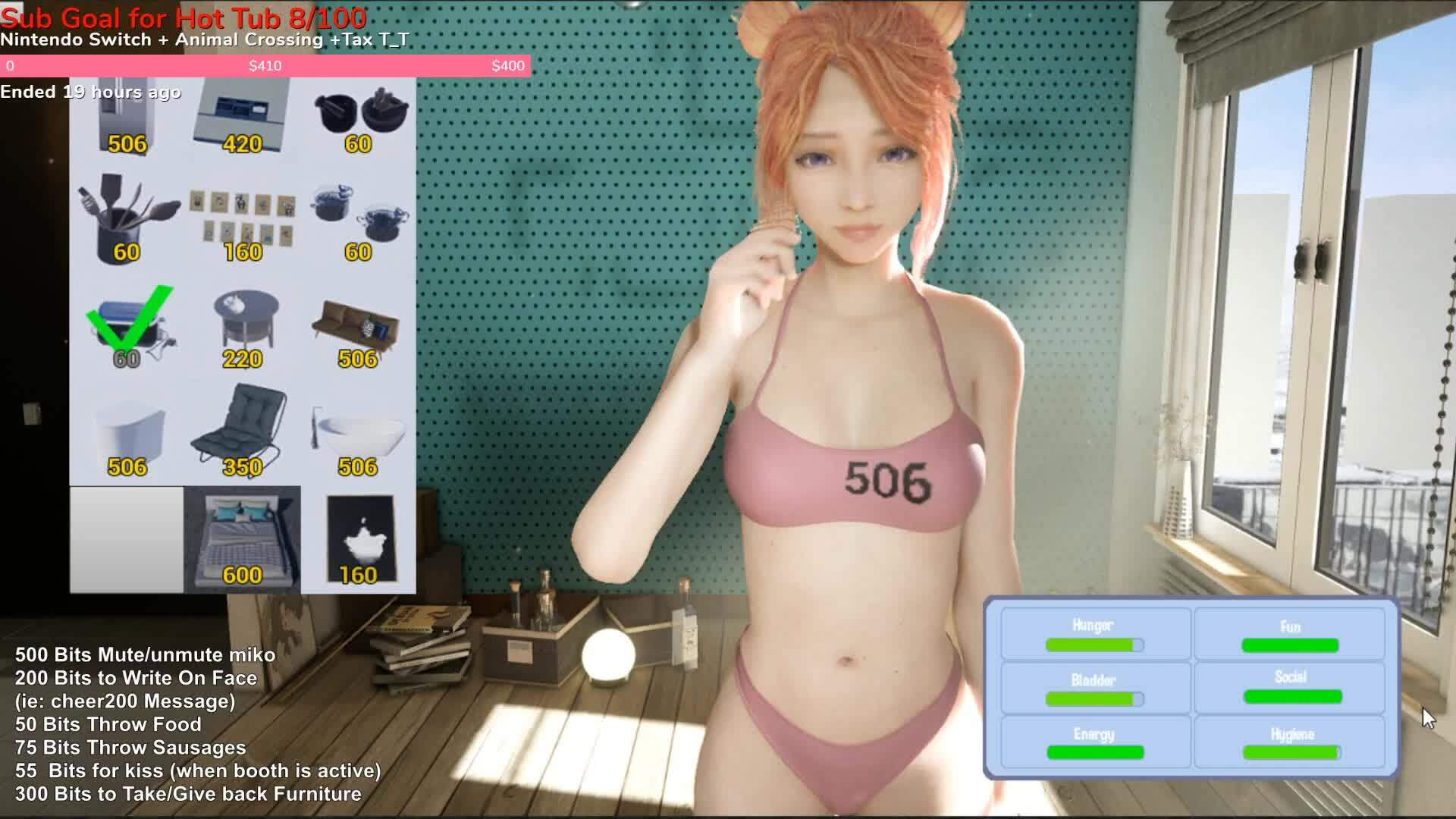
Task: Click the empty slot beside the bed item
Action: pos(125,531)
